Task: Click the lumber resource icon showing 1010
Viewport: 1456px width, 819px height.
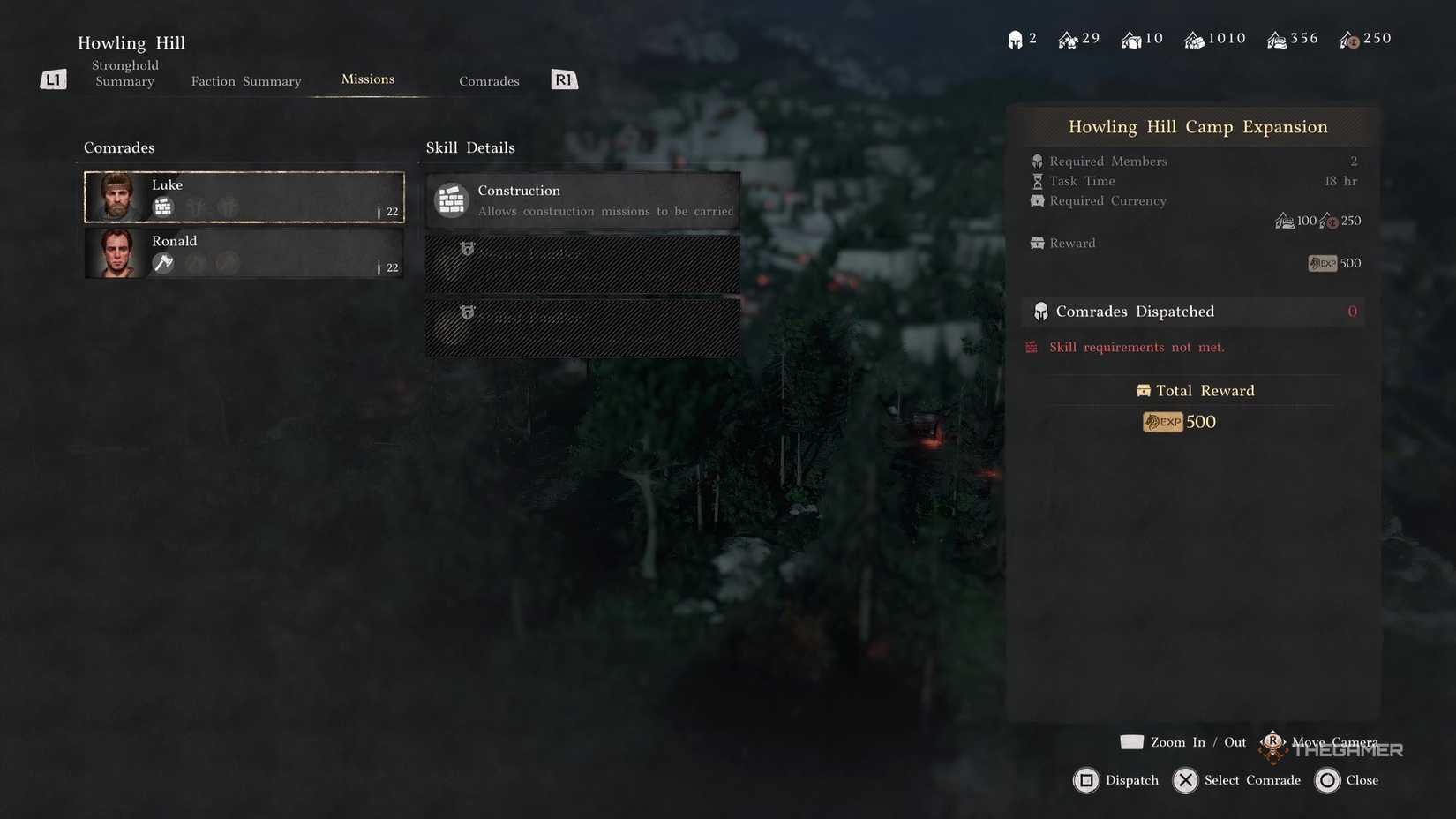Action: 1196,39
